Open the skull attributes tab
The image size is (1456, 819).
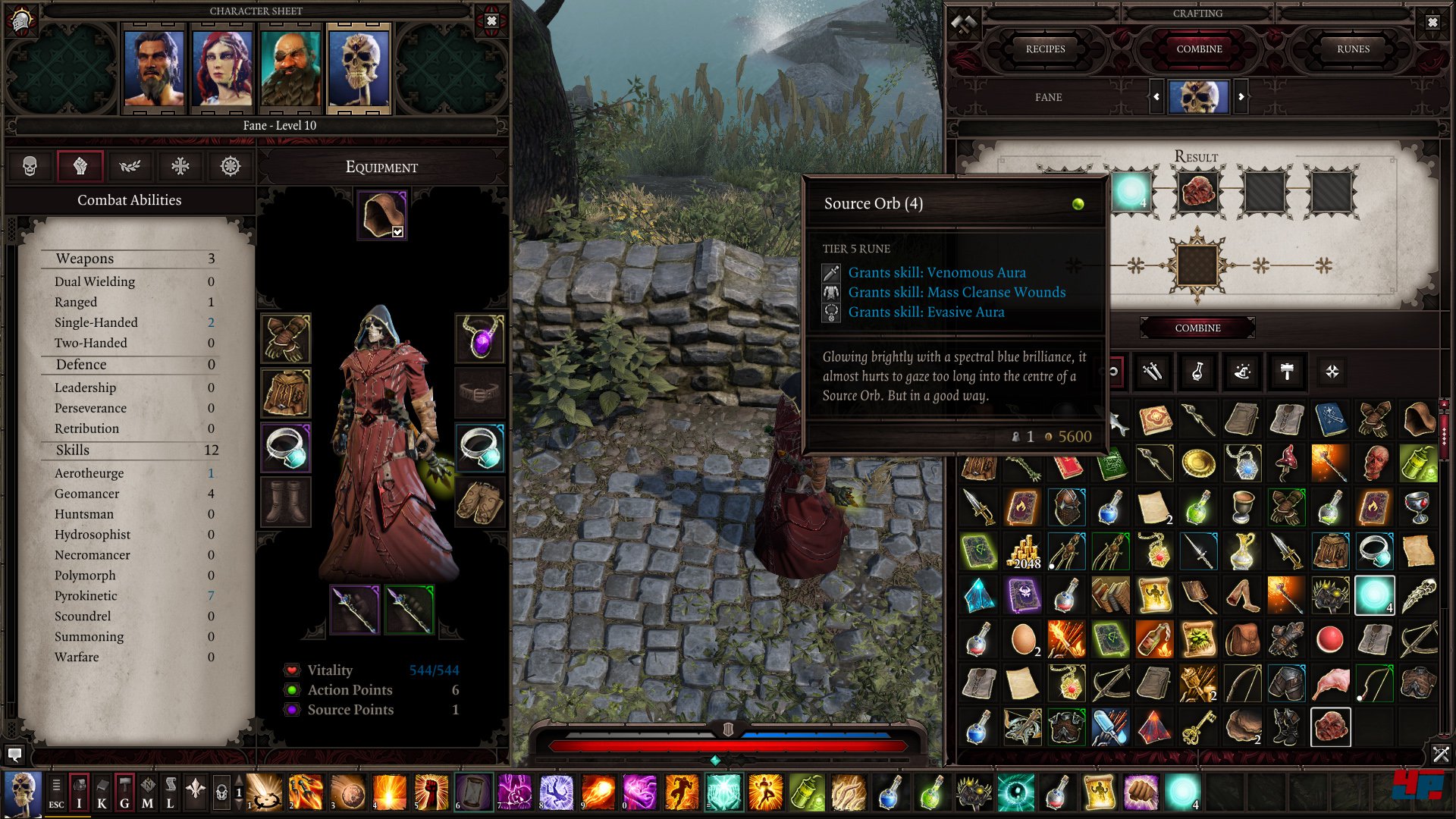tap(30, 166)
